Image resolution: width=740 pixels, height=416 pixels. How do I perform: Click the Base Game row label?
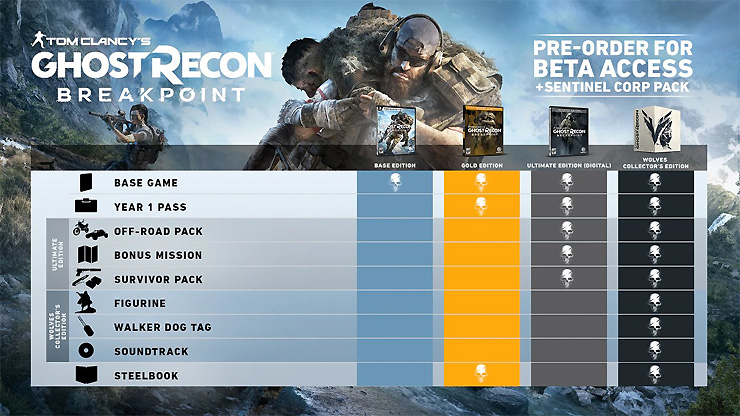coord(146,183)
